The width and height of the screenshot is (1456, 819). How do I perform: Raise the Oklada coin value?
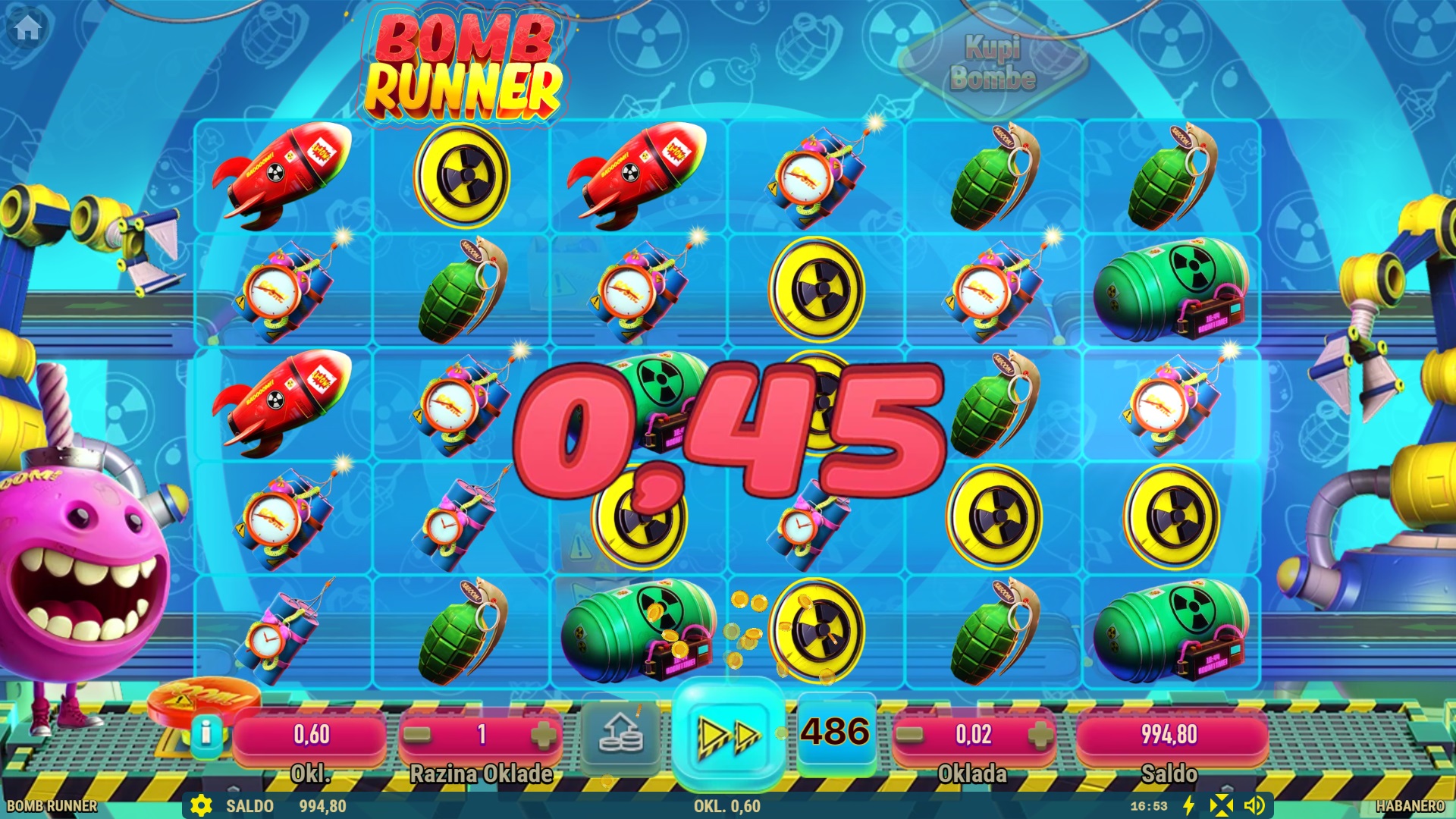point(1040,734)
